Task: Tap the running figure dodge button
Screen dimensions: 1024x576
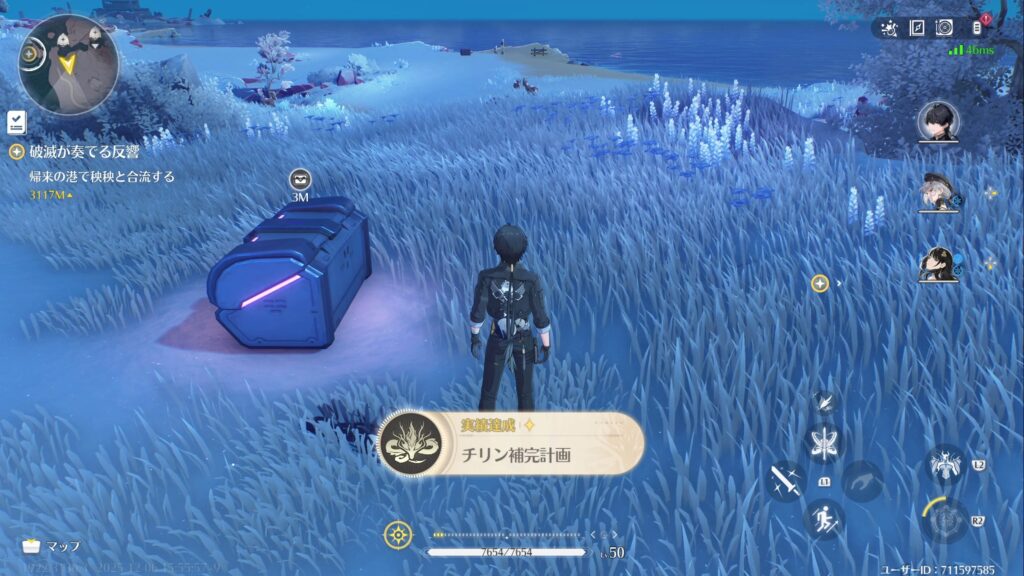Action: point(824,519)
